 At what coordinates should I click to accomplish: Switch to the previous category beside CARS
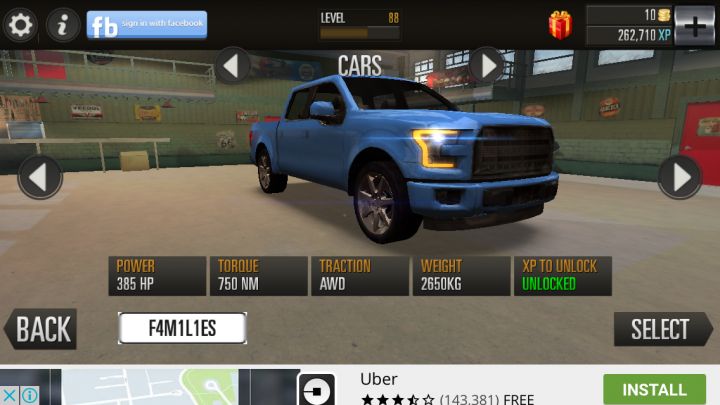click(x=233, y=66)
